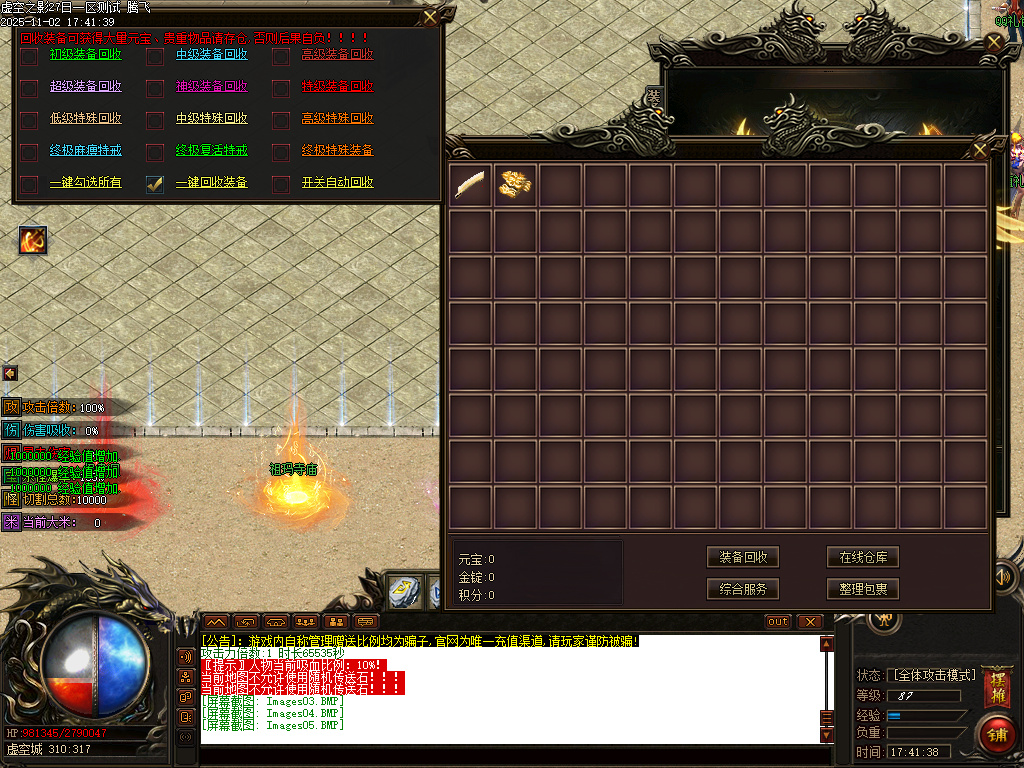Select the white feather item slot

tap(470, 184)
